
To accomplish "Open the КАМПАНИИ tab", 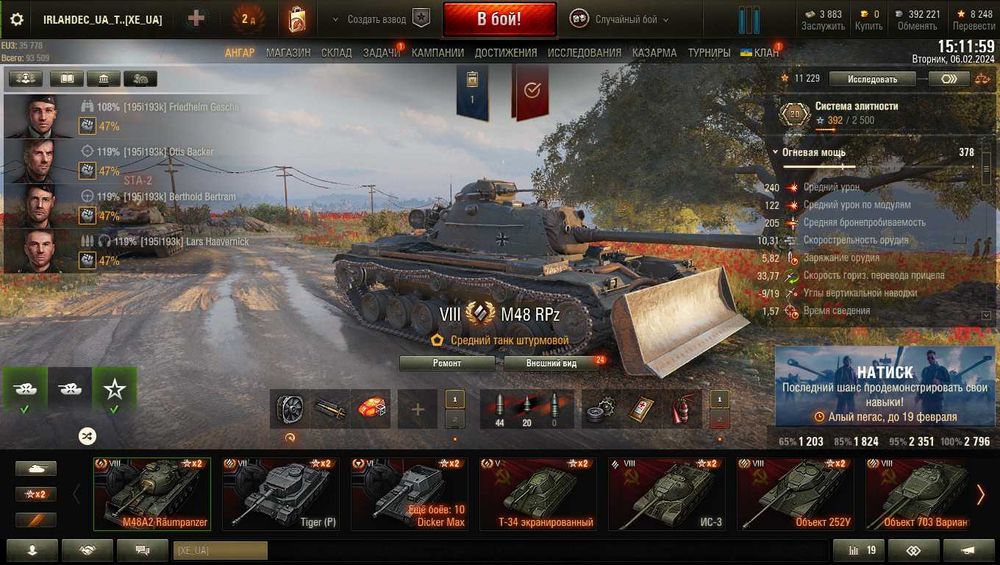I will [437, 52].
